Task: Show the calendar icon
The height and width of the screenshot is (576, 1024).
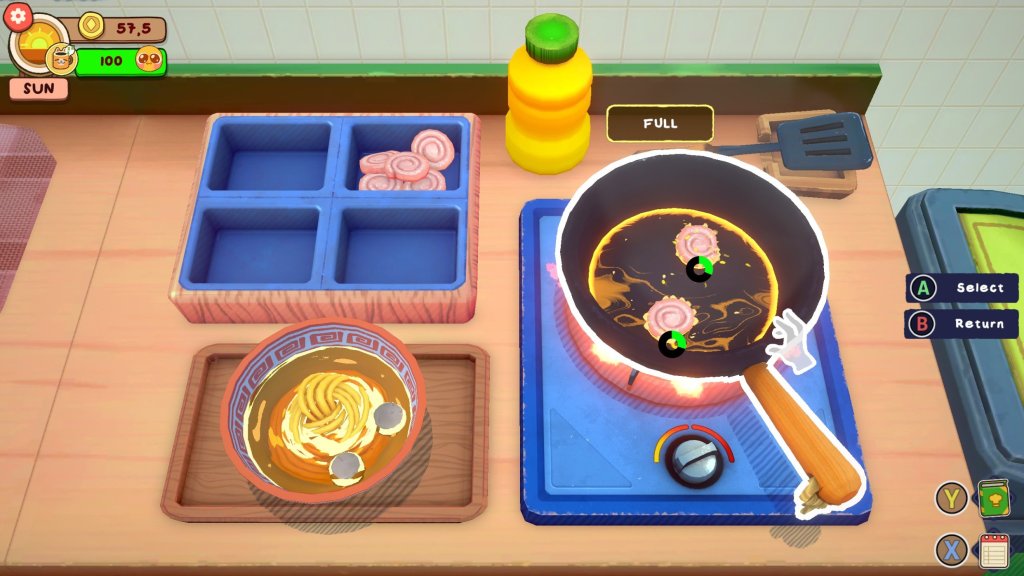Action: tap(992, 550)
